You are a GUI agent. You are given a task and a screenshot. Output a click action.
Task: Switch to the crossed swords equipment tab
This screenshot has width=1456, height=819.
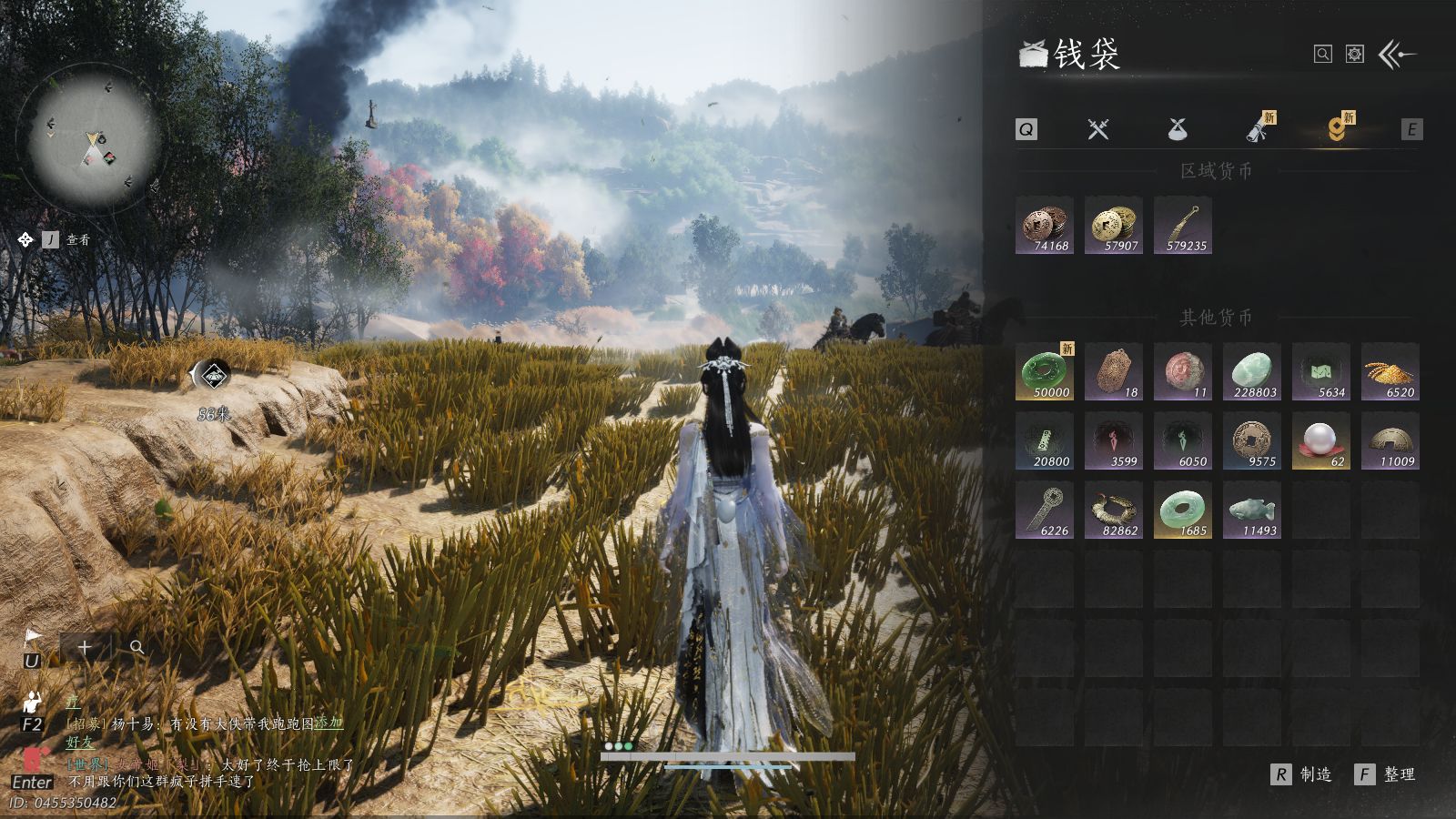1098,129
